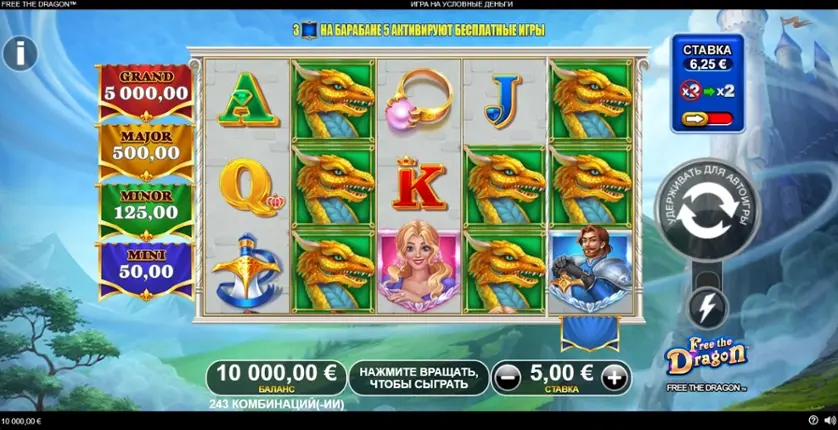This screenshot has height=430, width=838.
Task: Increase the bet with the plus button
Action: coord(615,377)
